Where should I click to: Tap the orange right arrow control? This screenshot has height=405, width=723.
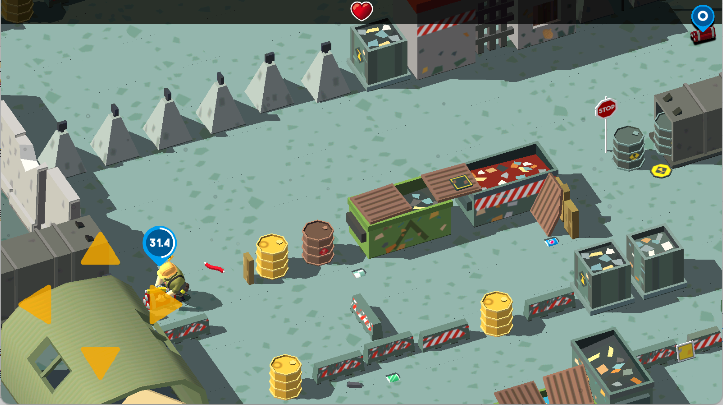tap(159, 304)
